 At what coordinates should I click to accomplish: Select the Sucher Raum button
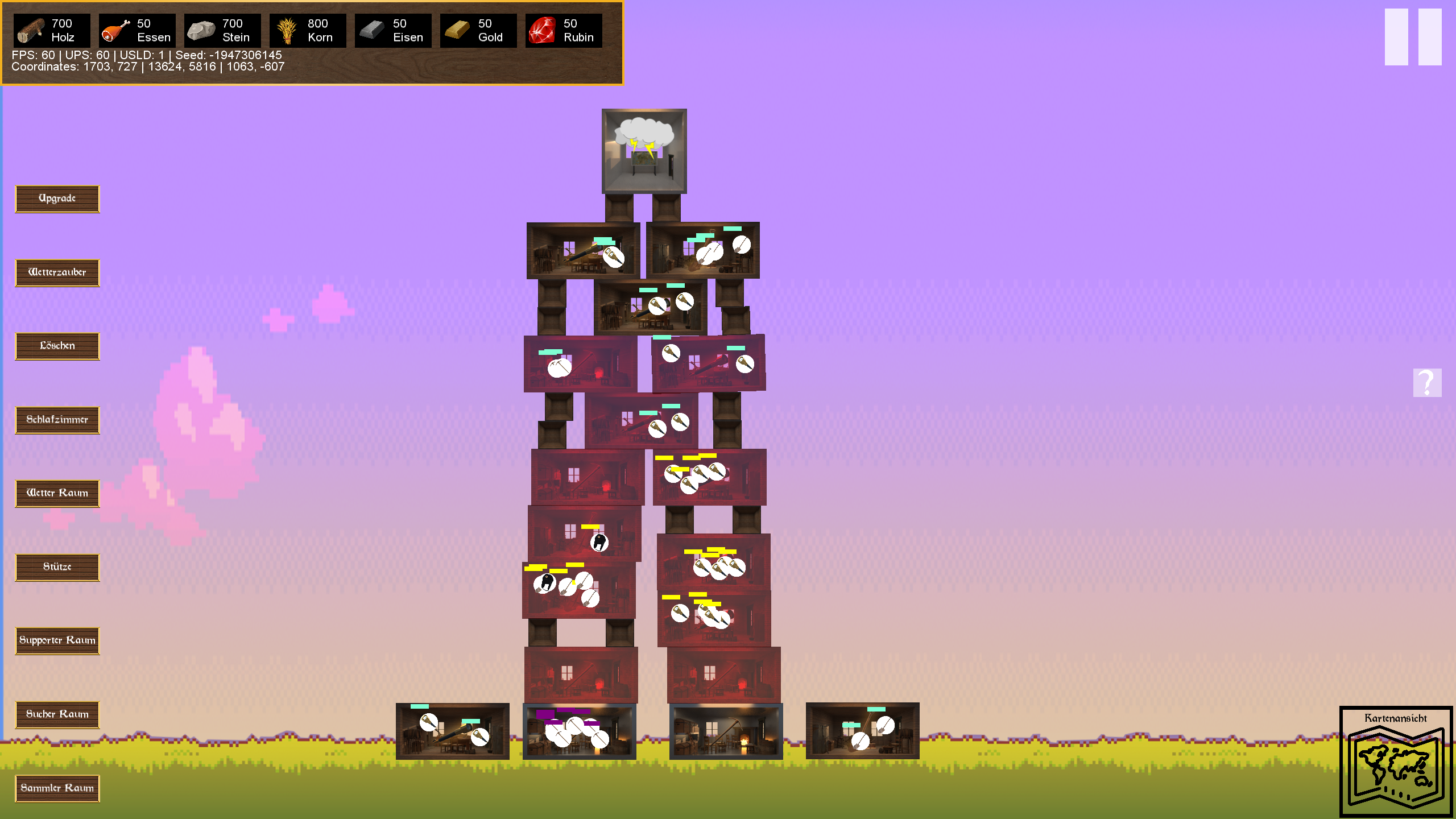[x=57, y=715]
